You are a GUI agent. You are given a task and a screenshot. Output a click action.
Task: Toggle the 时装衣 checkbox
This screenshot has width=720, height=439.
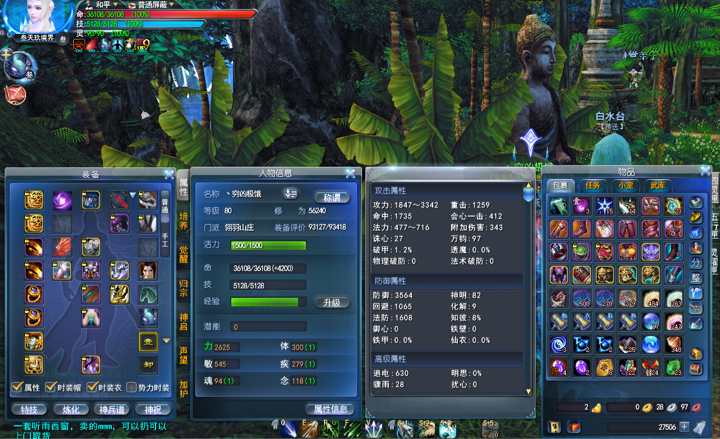pyautogui.click(x=93, y=388)
